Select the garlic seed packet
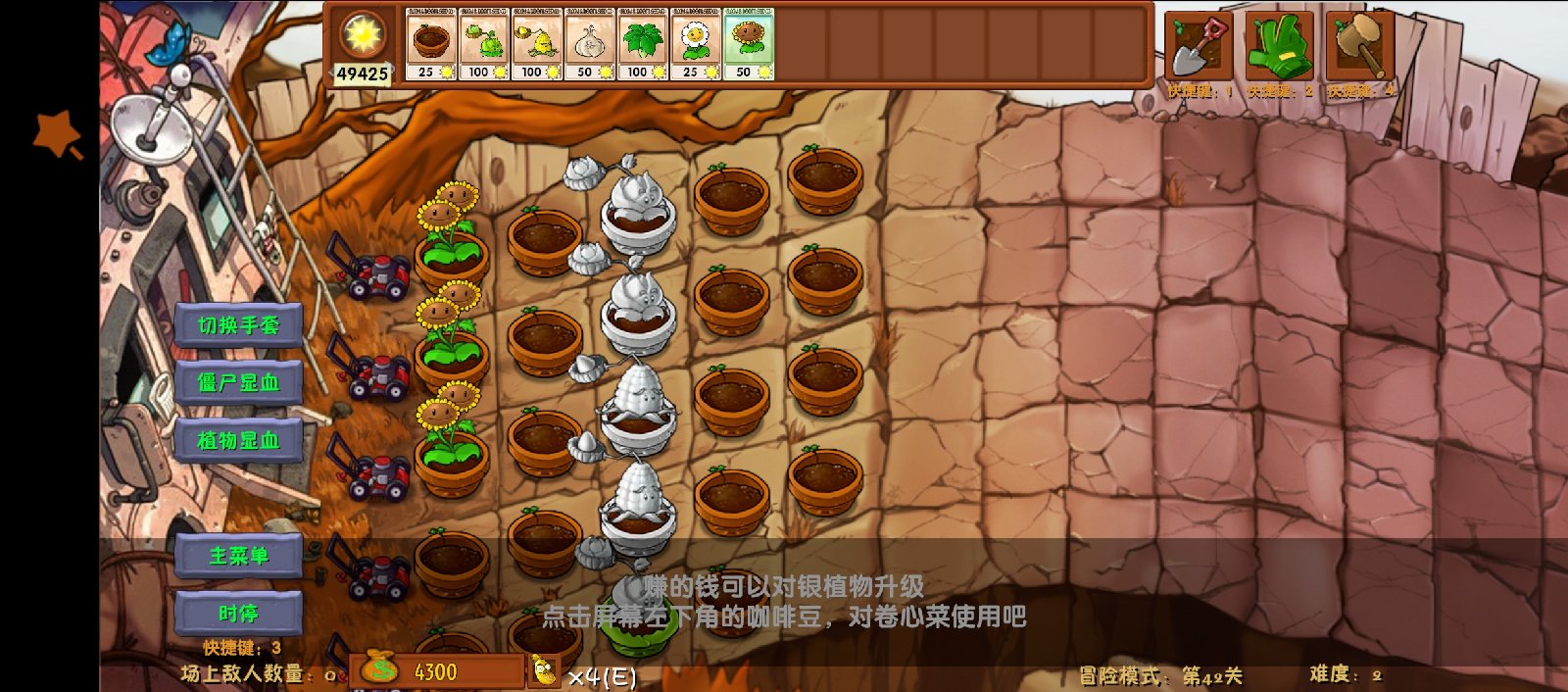This screenshot has width=1568, height=692. pos(591,44)
